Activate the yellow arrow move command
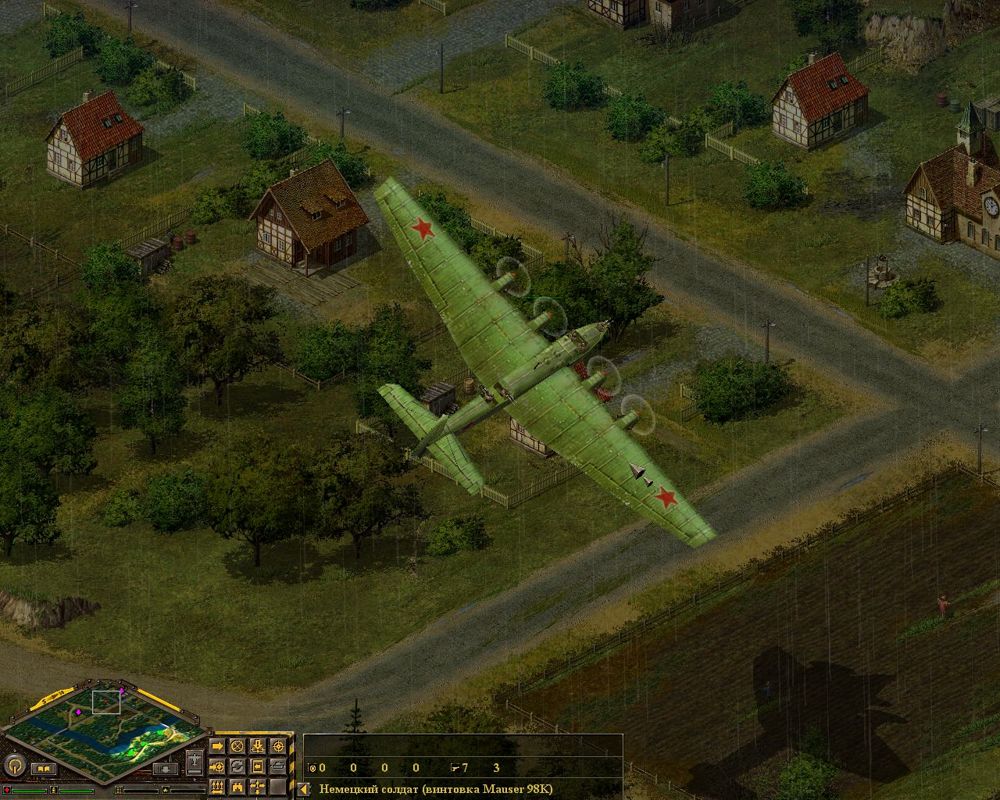 217,746
